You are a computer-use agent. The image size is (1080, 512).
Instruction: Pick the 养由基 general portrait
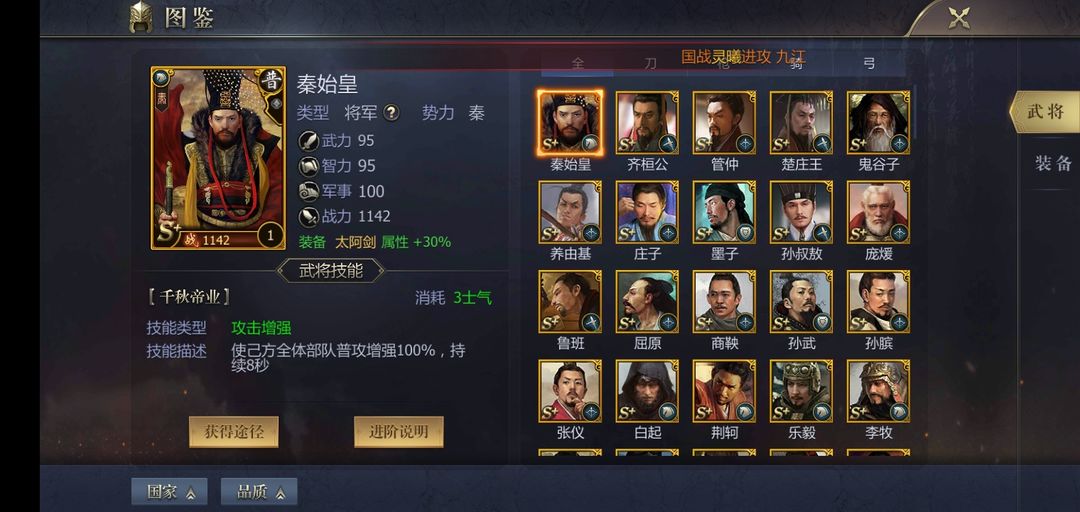(x=570, y=212)
